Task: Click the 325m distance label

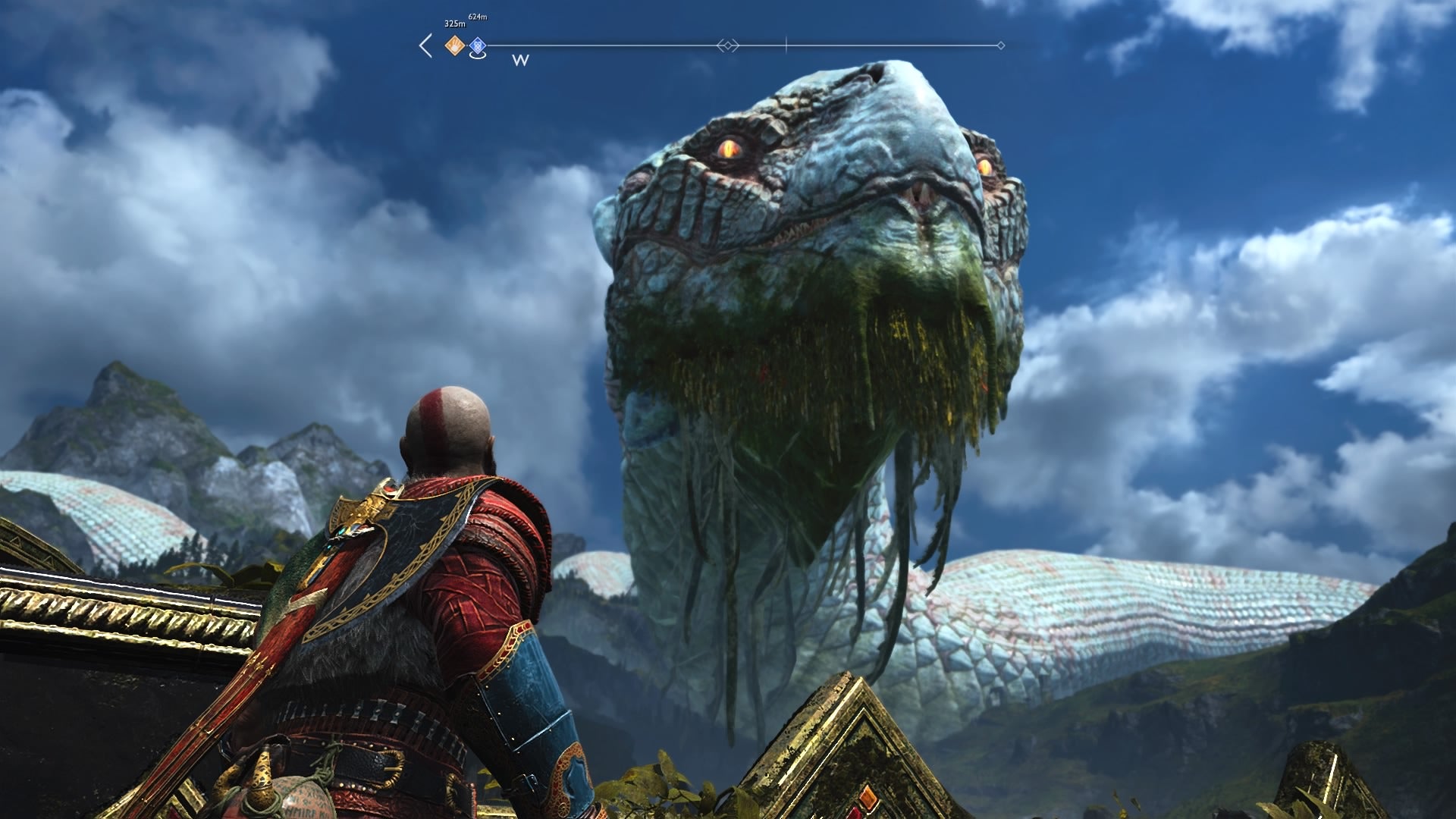Action: tap(453, 23)
